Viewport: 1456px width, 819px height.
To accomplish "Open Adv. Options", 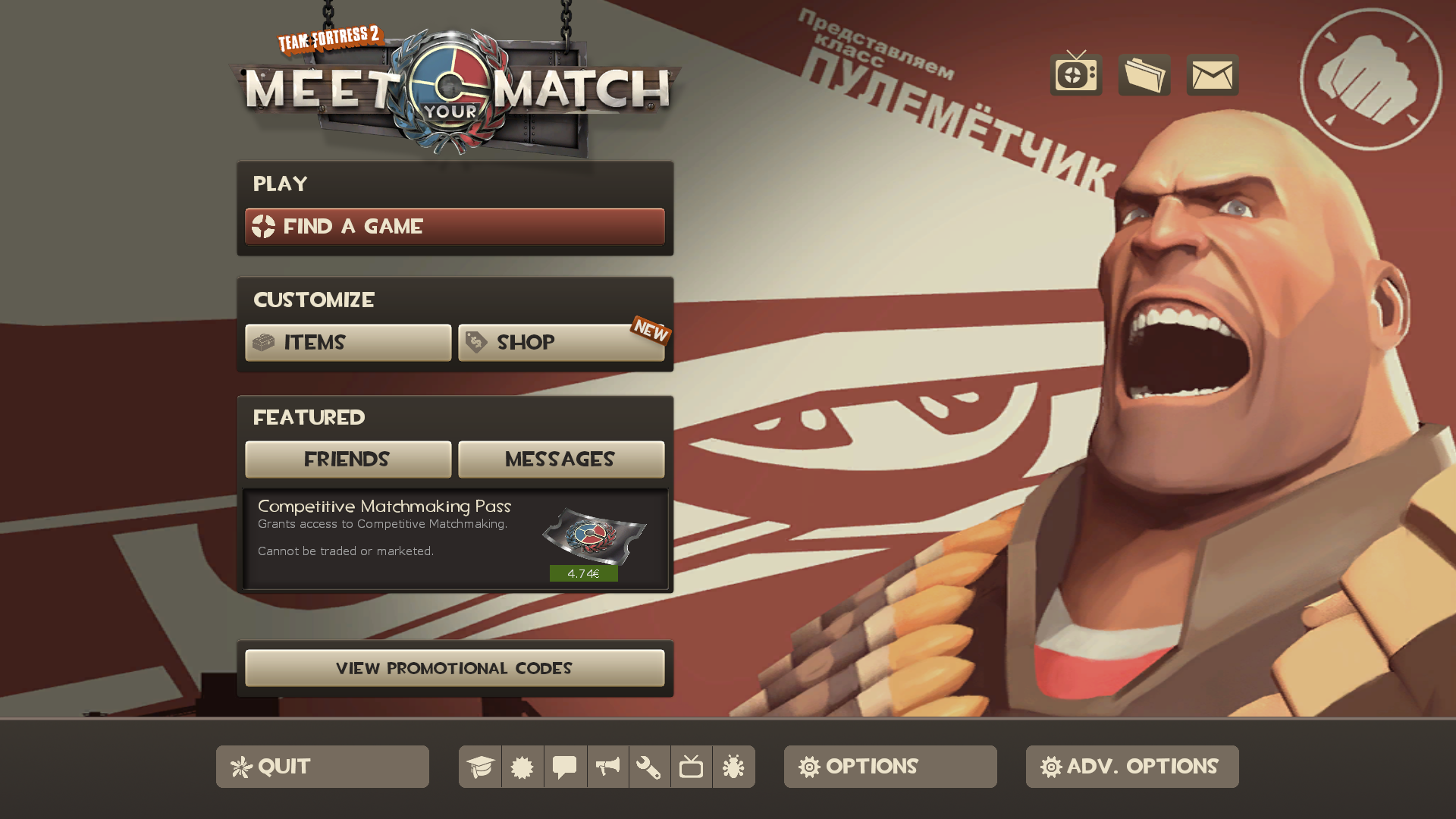I will tap(1131, 767).
